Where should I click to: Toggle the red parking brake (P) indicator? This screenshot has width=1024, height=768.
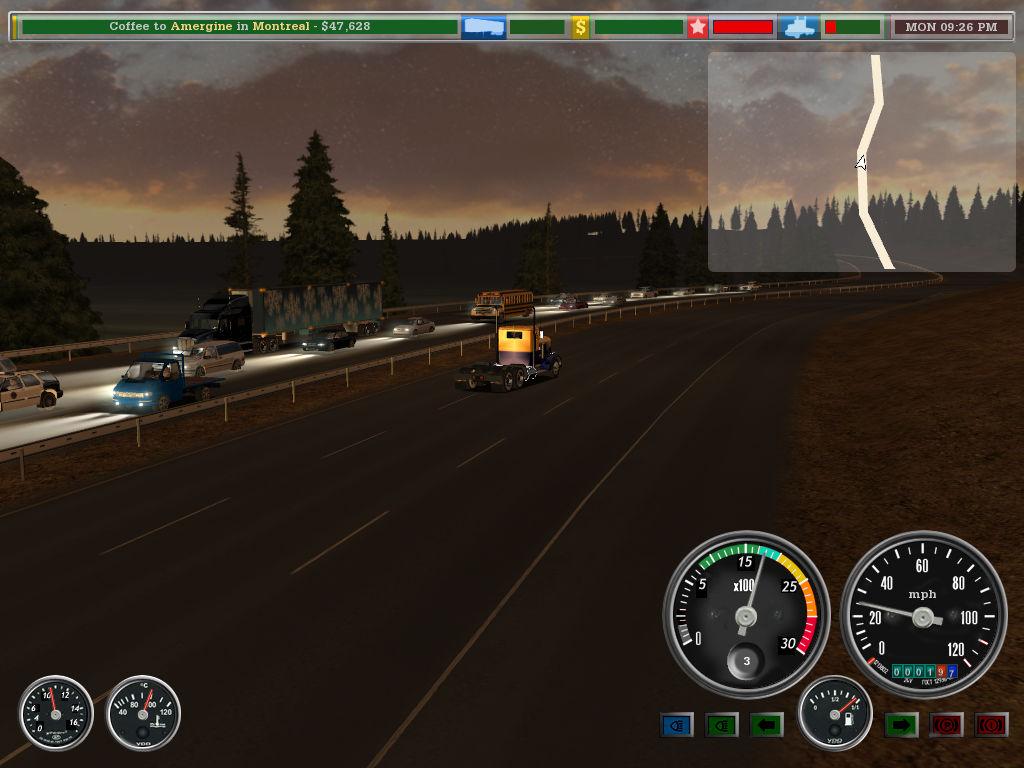(x=946, y=725)
